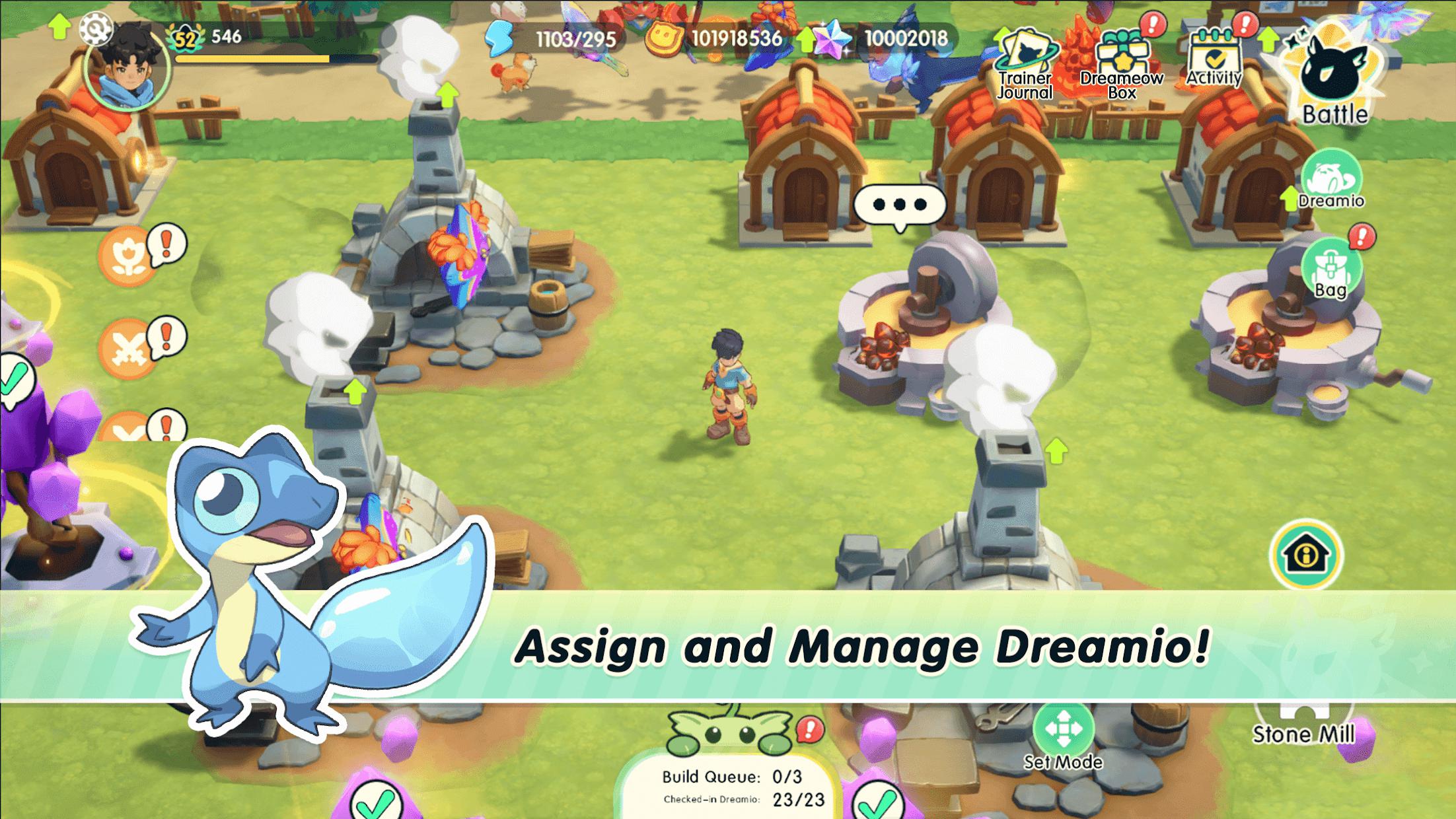Screen dimensions: 1456x819
Task: Tap the house info button
Action: coord(1306,555)
